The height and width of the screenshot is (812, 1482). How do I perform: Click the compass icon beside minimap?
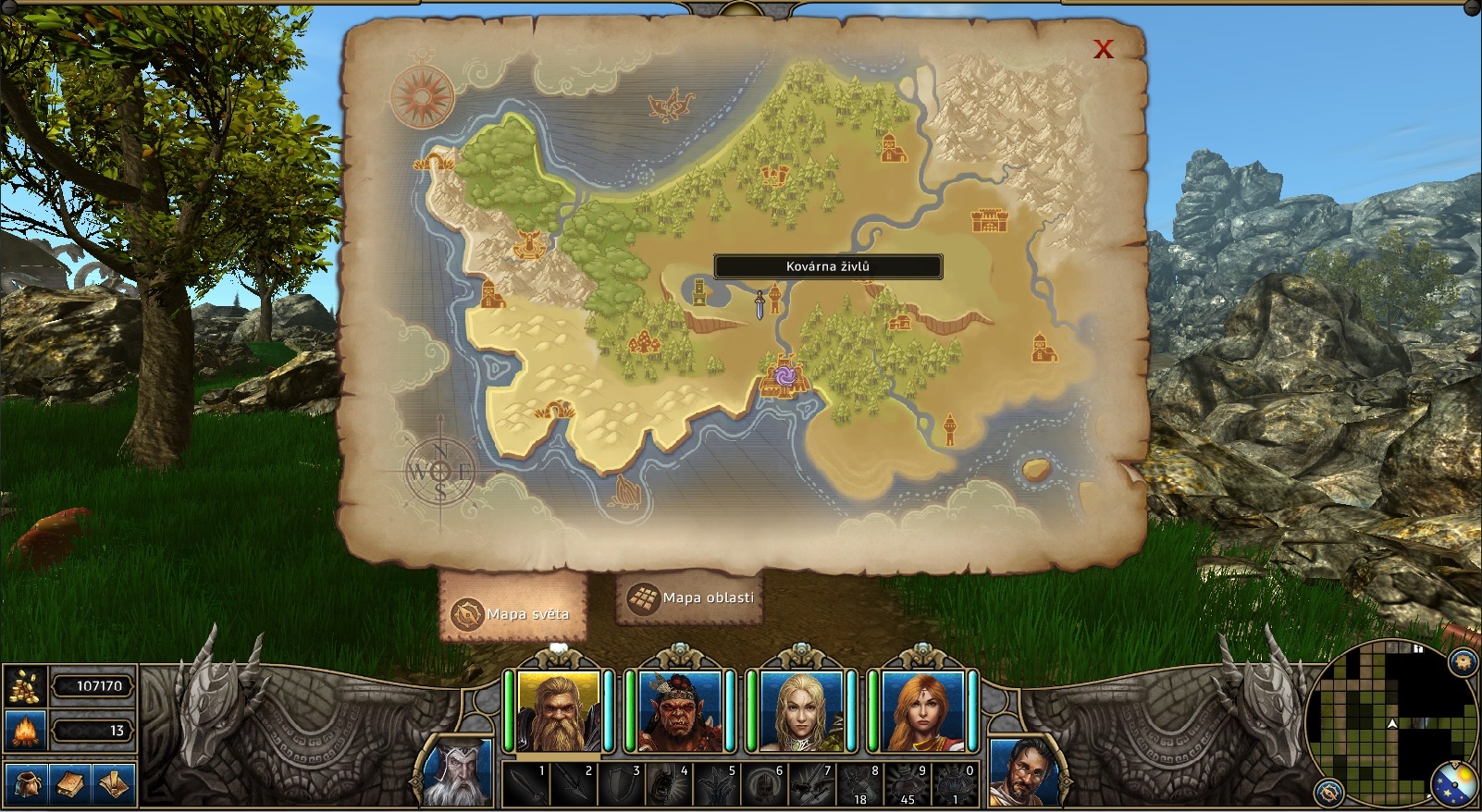tap(1329, 792)
